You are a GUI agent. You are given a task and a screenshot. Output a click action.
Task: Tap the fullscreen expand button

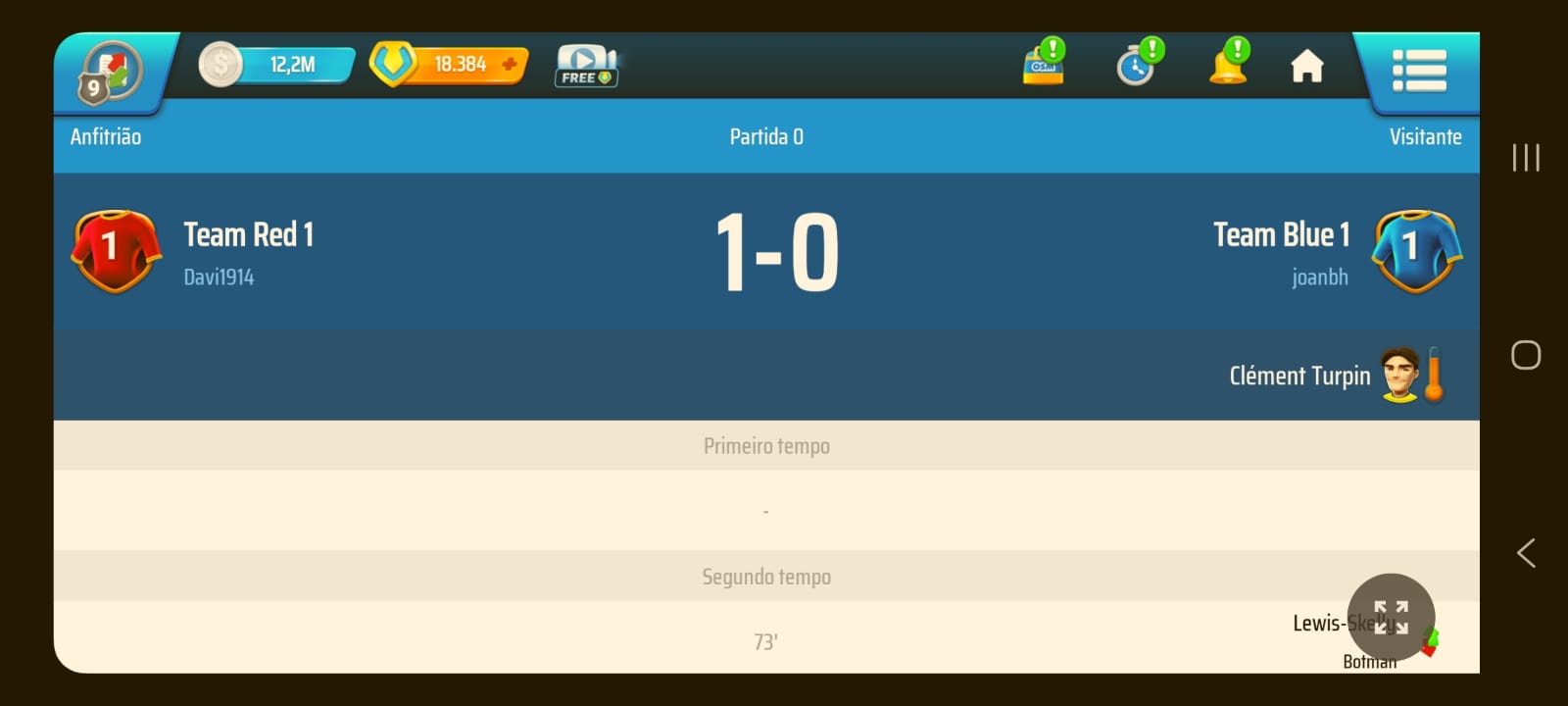coord(1391,618)
